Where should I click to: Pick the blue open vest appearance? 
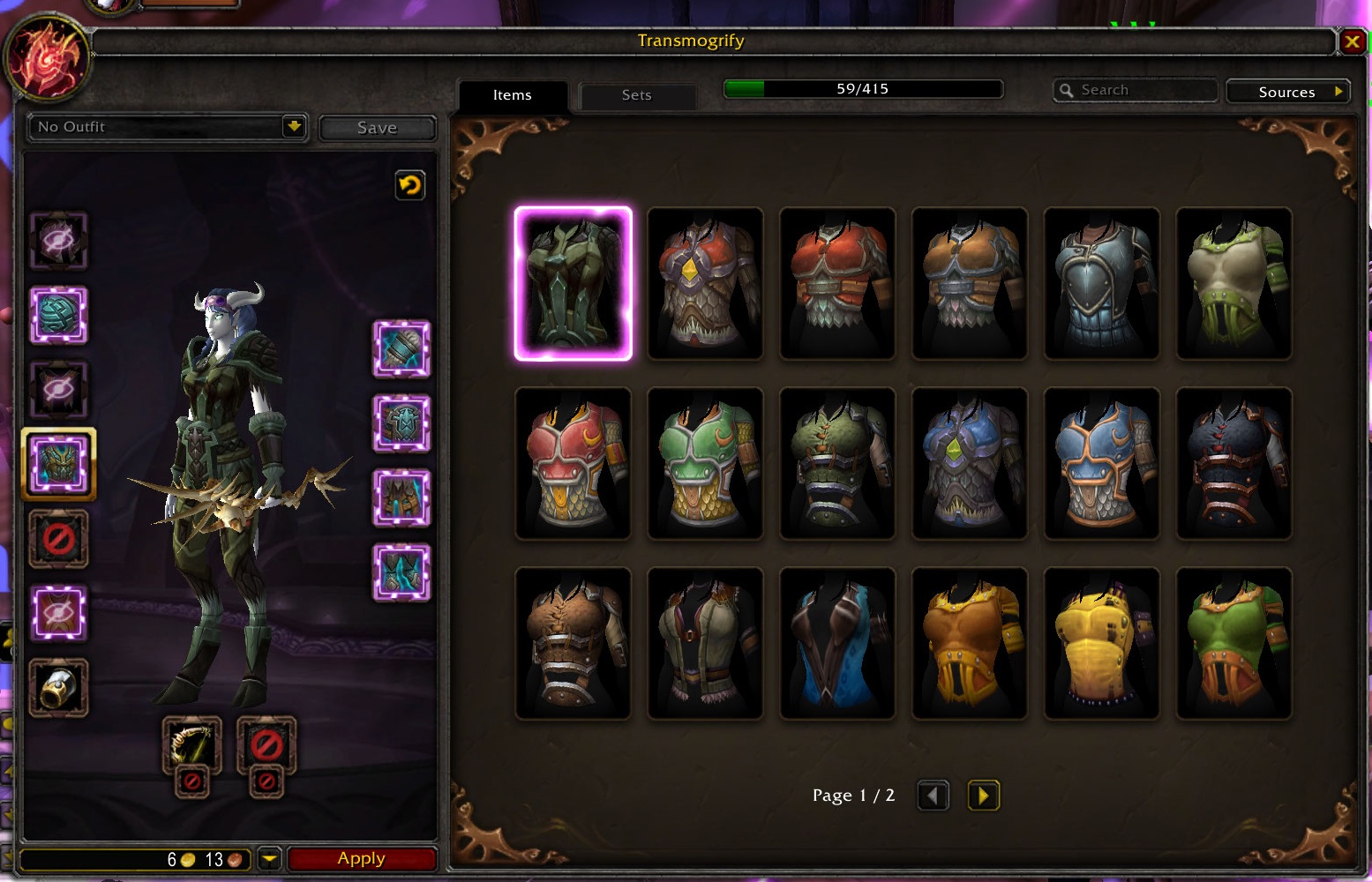pos(837,643)
